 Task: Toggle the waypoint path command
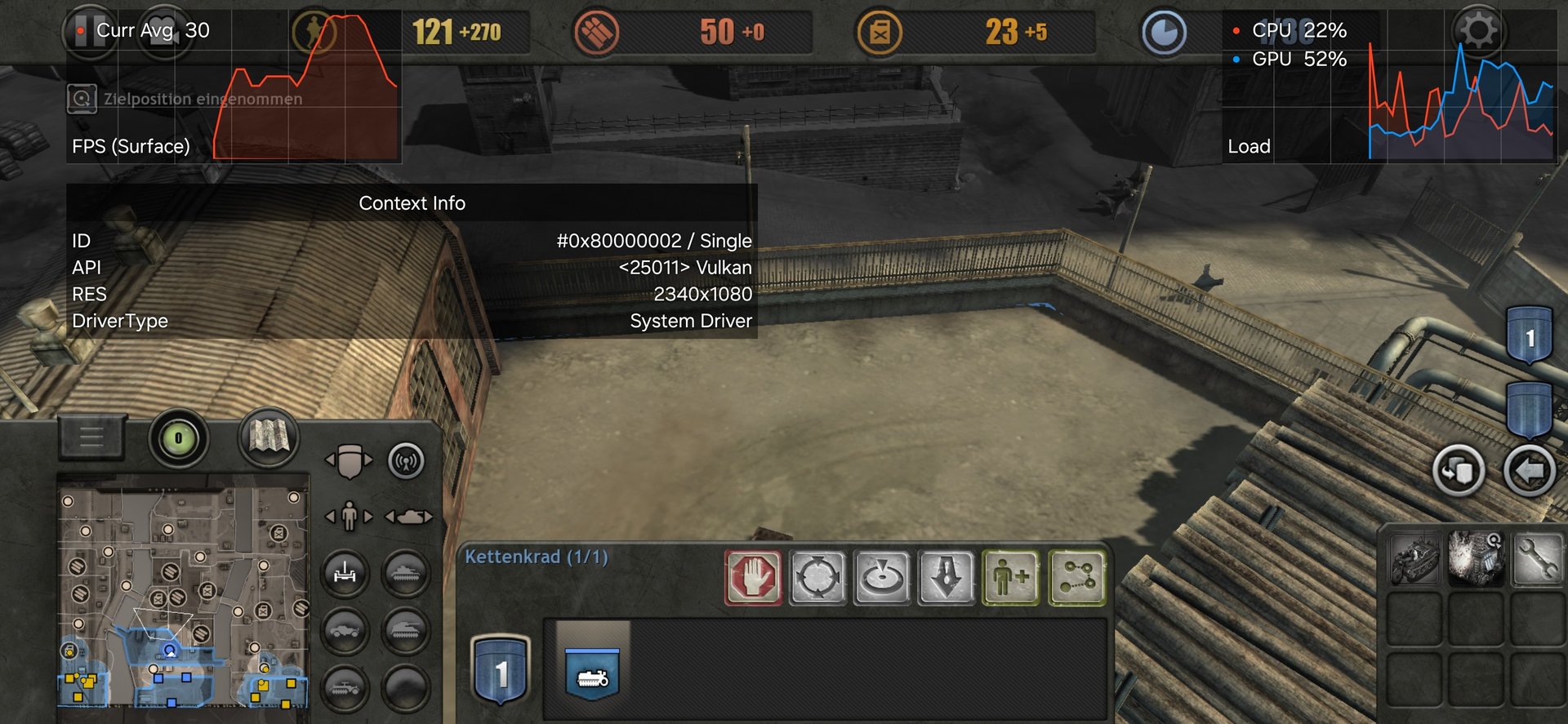point(1077,578)
